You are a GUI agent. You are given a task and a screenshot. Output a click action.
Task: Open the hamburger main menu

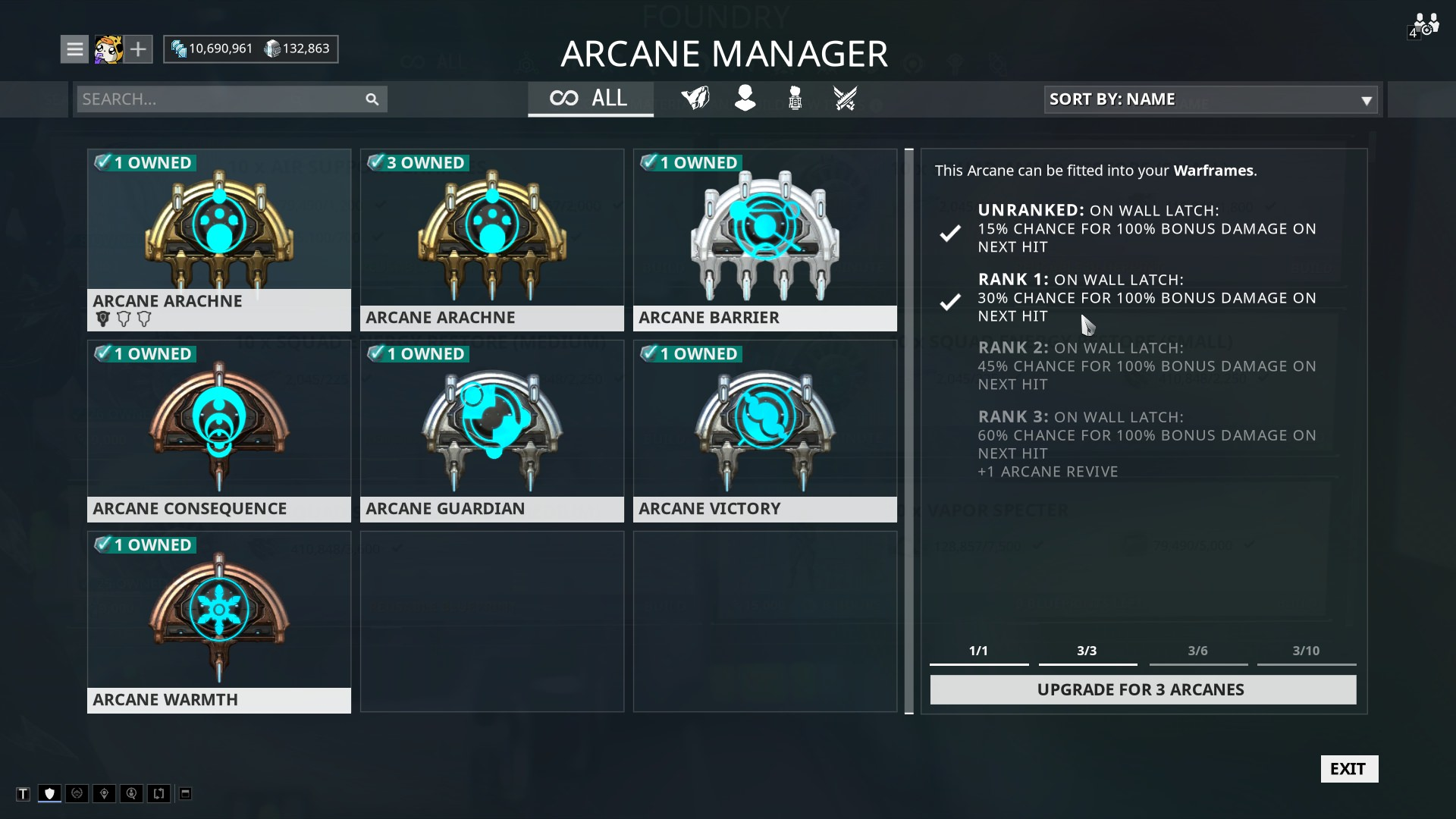click(x=74, y=49)
